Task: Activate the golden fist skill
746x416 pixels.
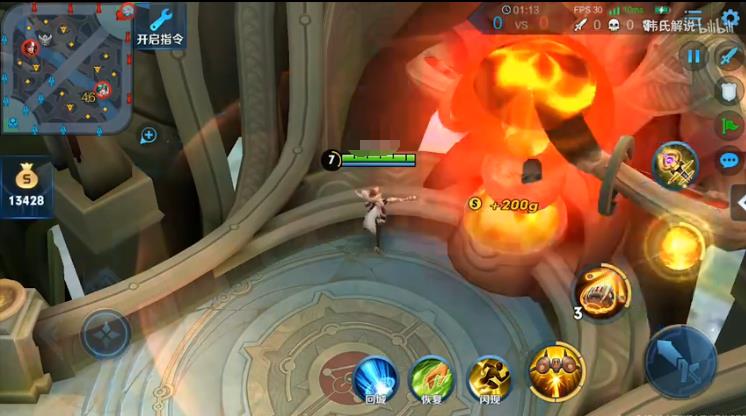Action: pos(603,291)
